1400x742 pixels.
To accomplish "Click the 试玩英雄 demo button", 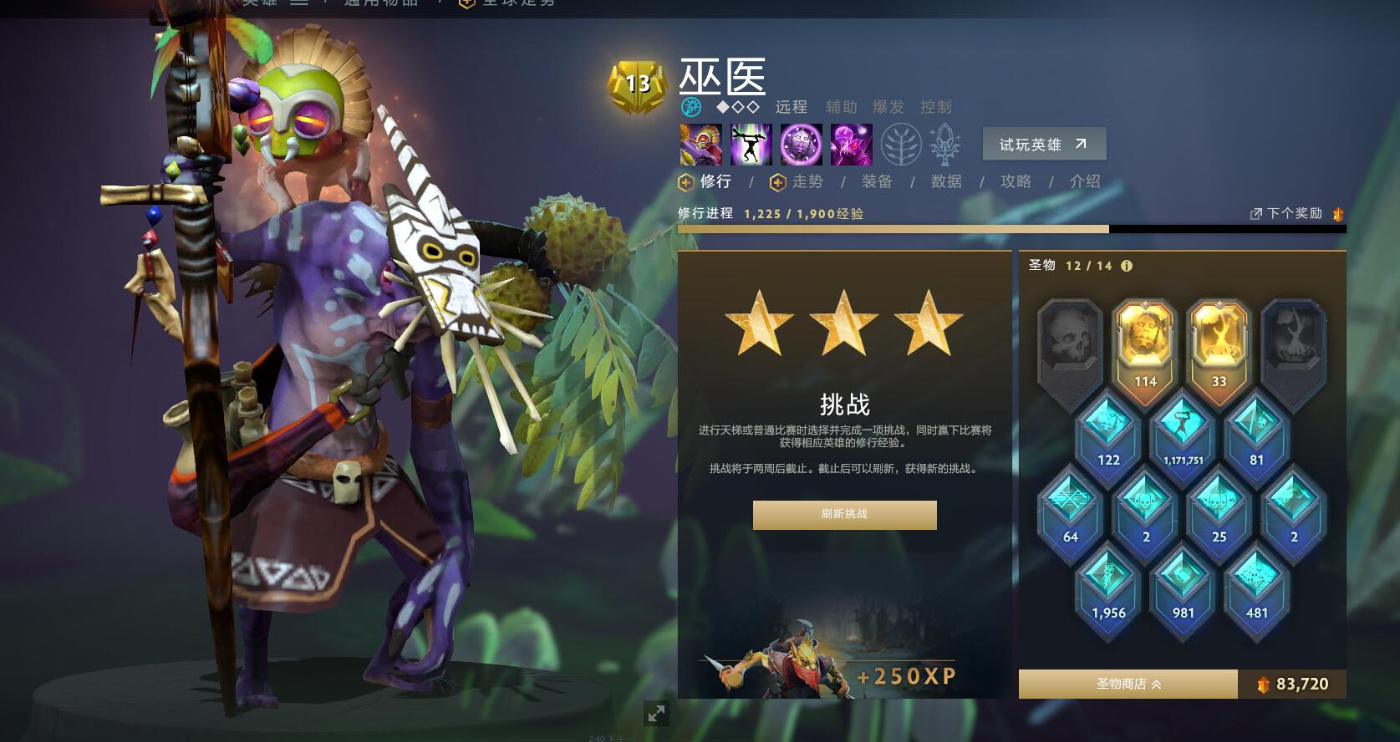I will [1044, 143].
